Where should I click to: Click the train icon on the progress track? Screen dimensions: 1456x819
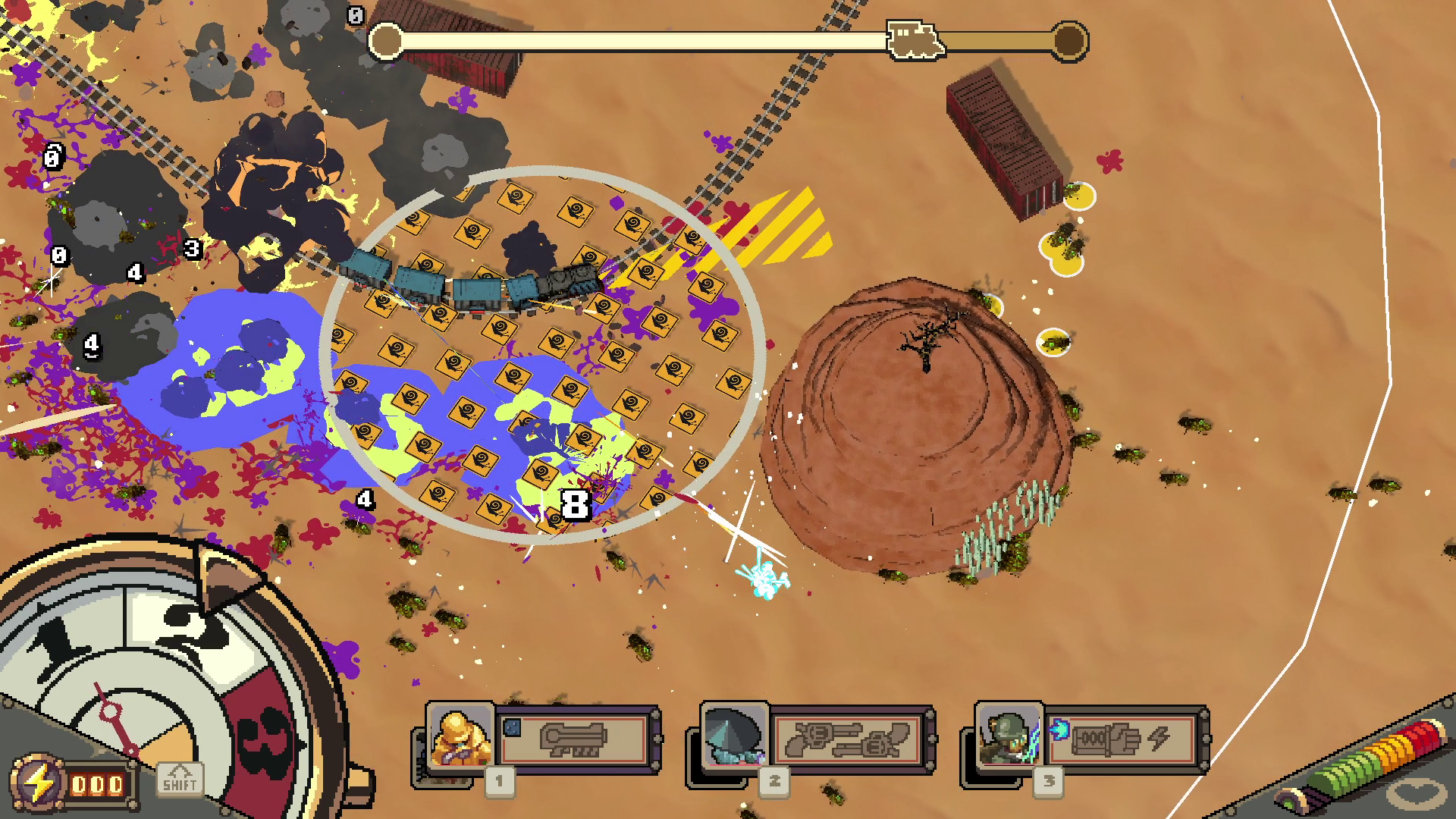point(915,39)
